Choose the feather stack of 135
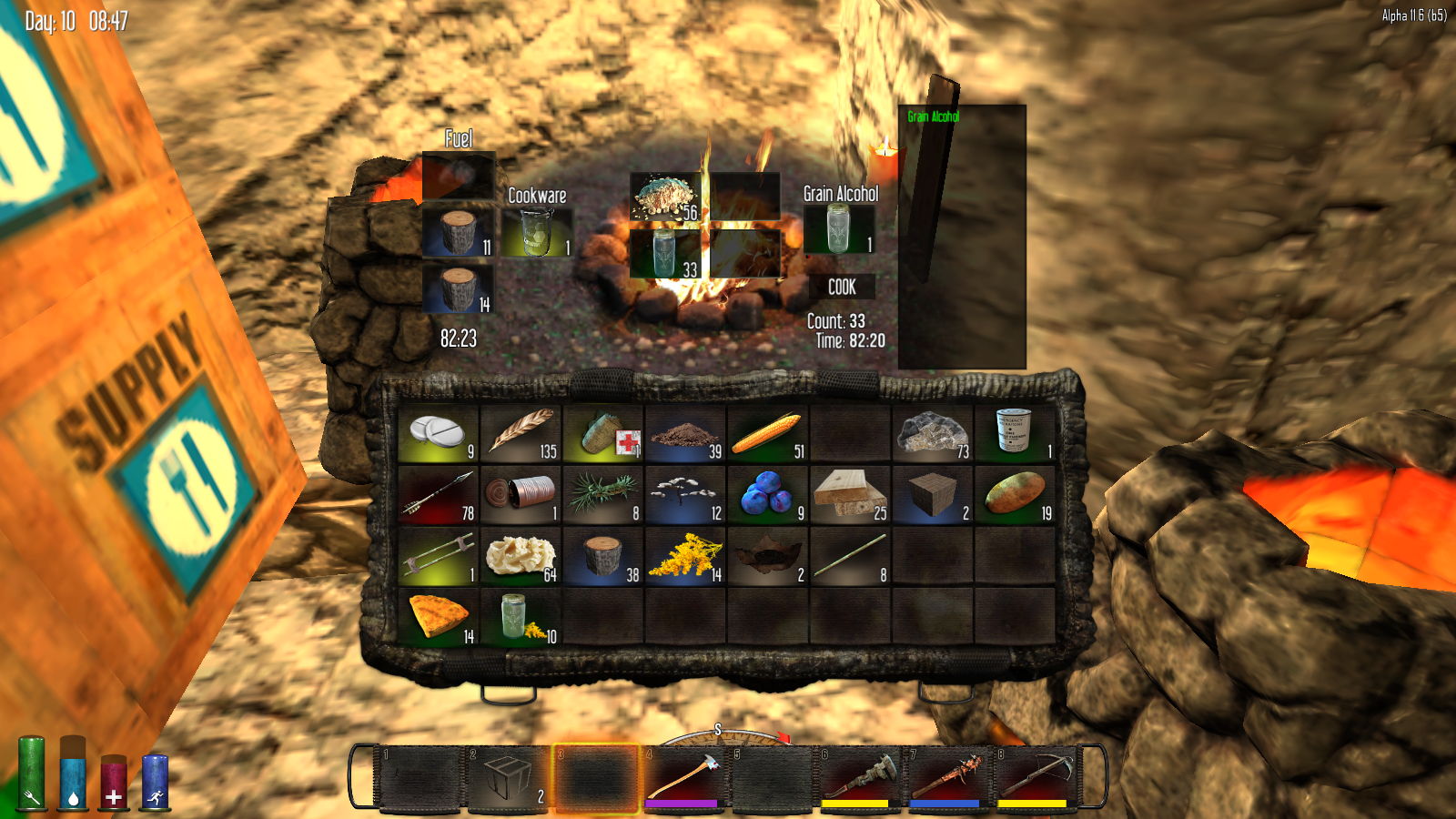The image size is (1456, 819). tap(521, 434)
